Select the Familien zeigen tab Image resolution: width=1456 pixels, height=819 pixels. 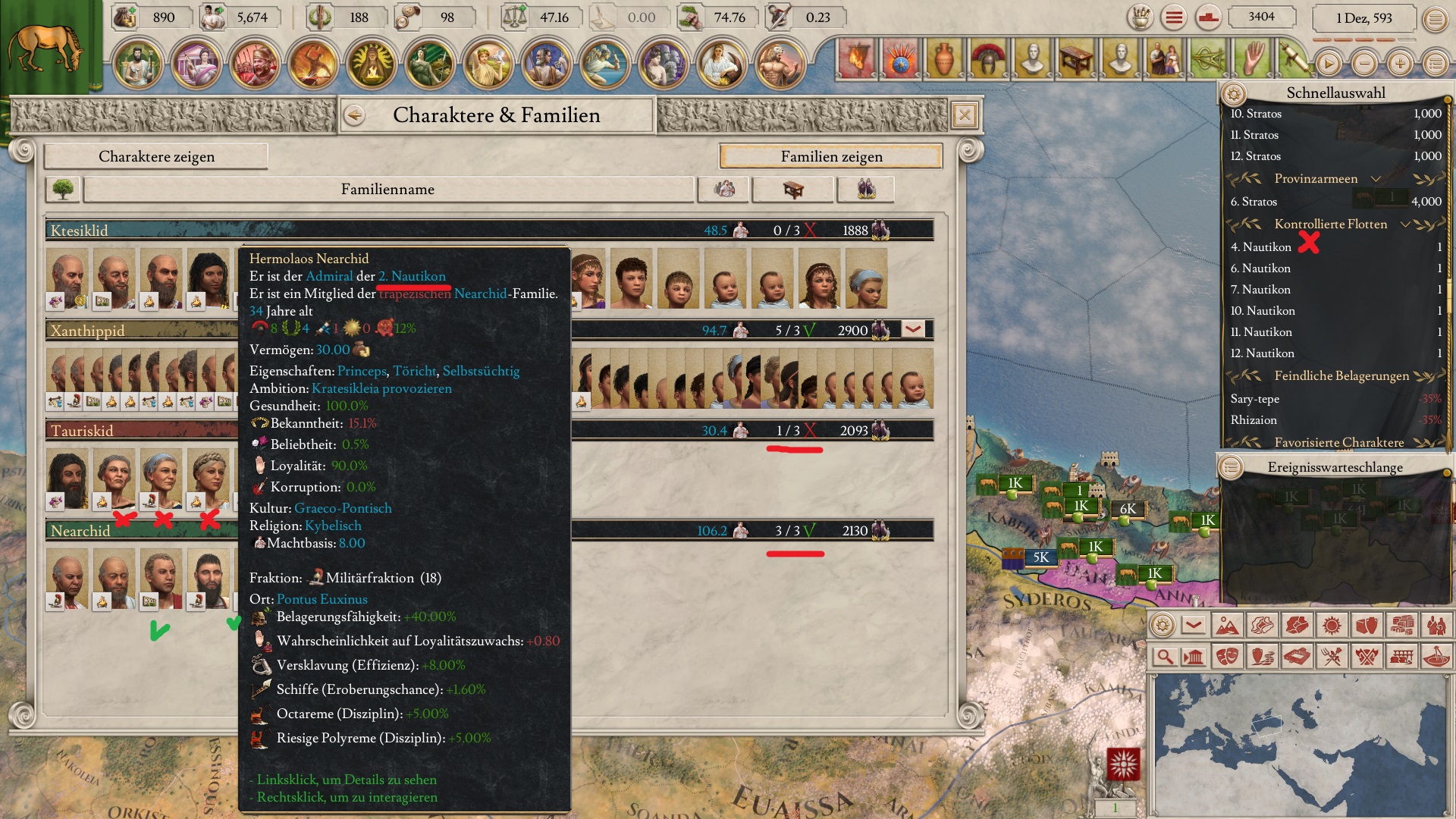[x=831, y=156]
